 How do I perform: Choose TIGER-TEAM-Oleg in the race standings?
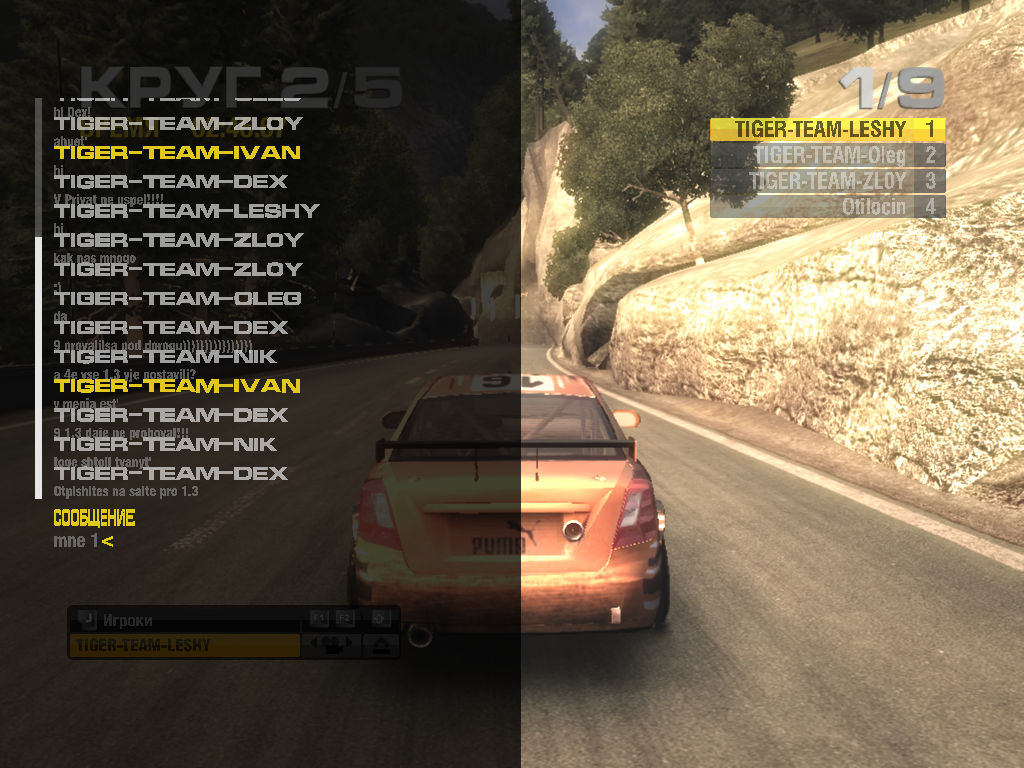tap(827, 155)
